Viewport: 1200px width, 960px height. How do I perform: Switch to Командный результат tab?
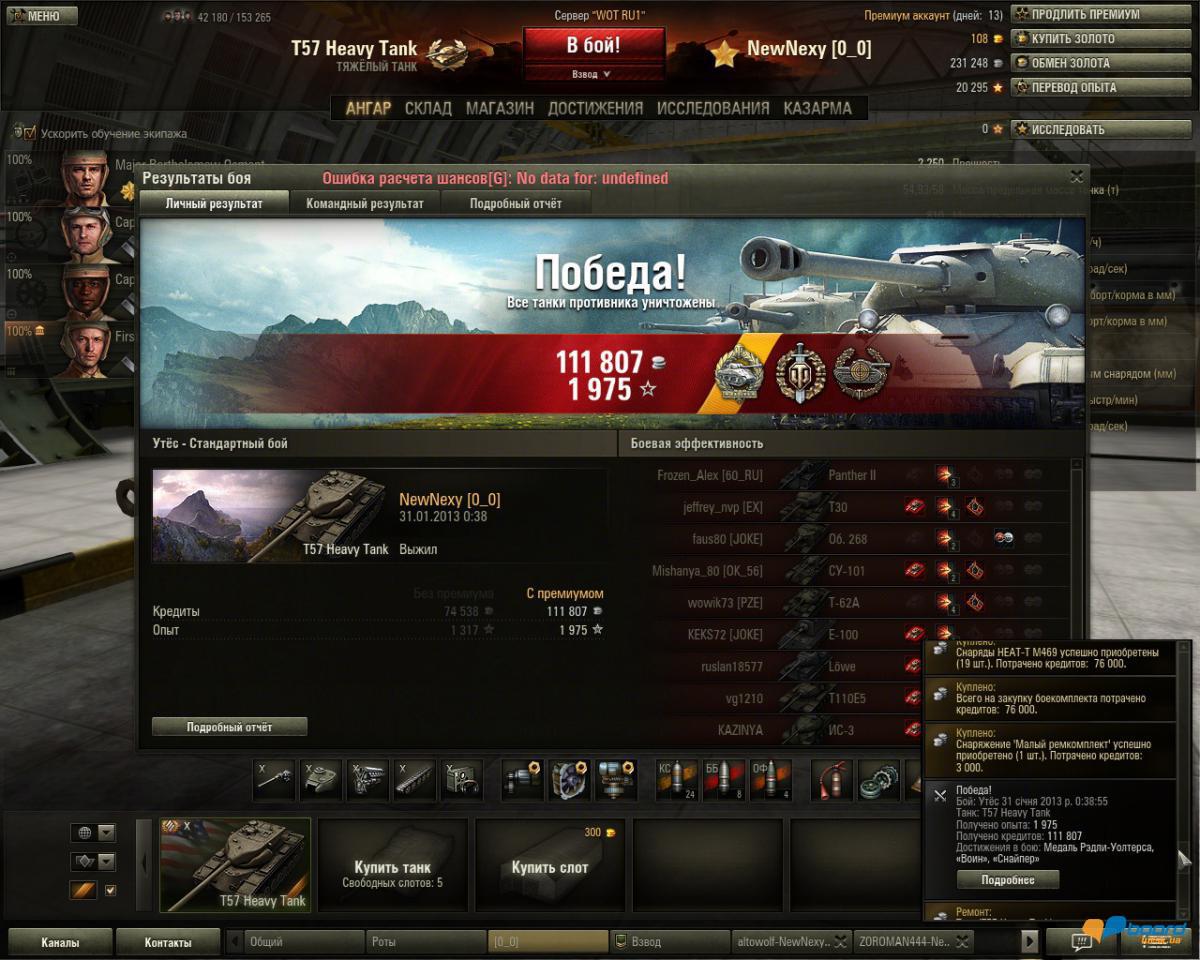click(364, 204)
